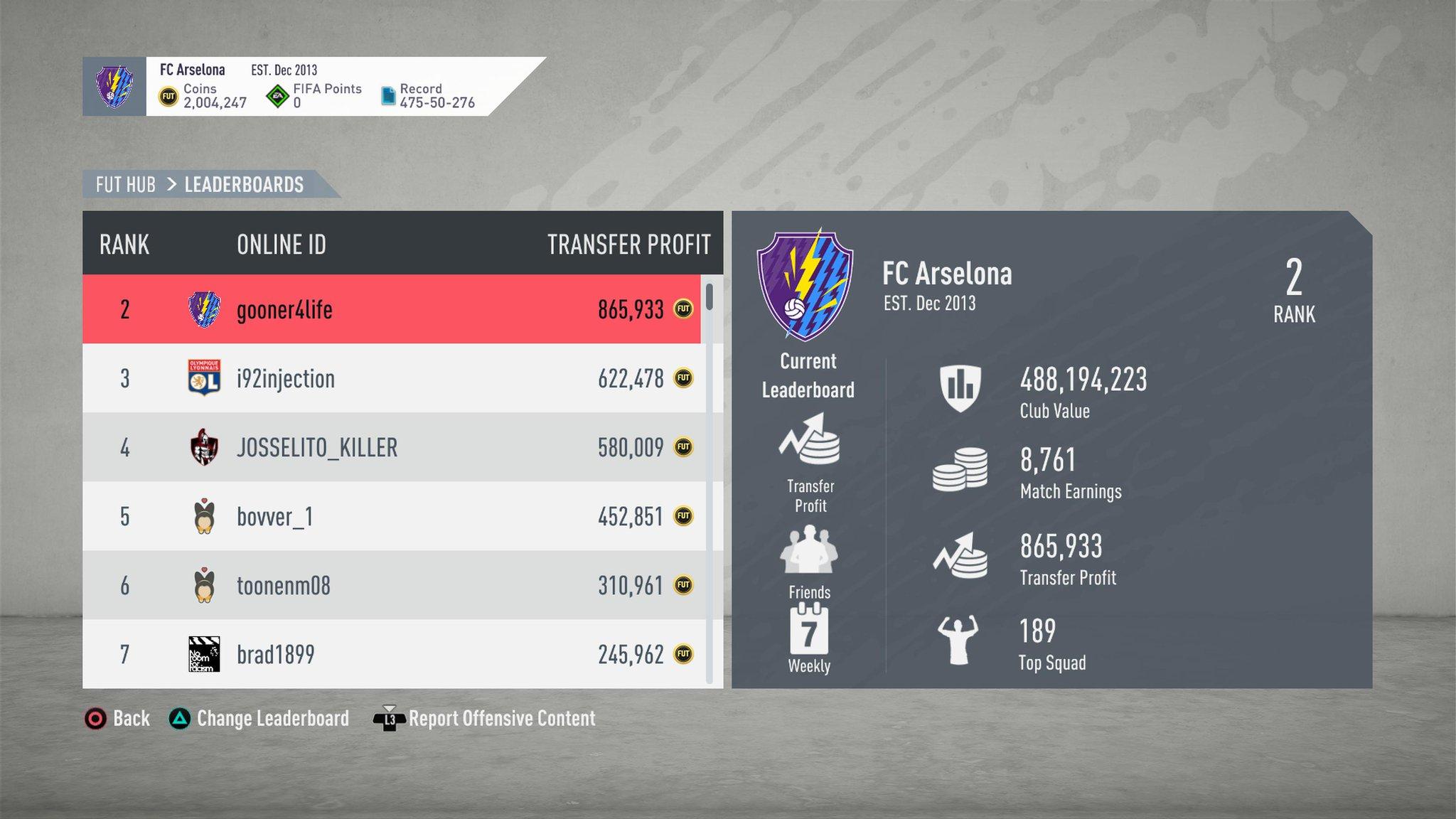Click the Back option

pyautogui.click(x=117, y=719)
